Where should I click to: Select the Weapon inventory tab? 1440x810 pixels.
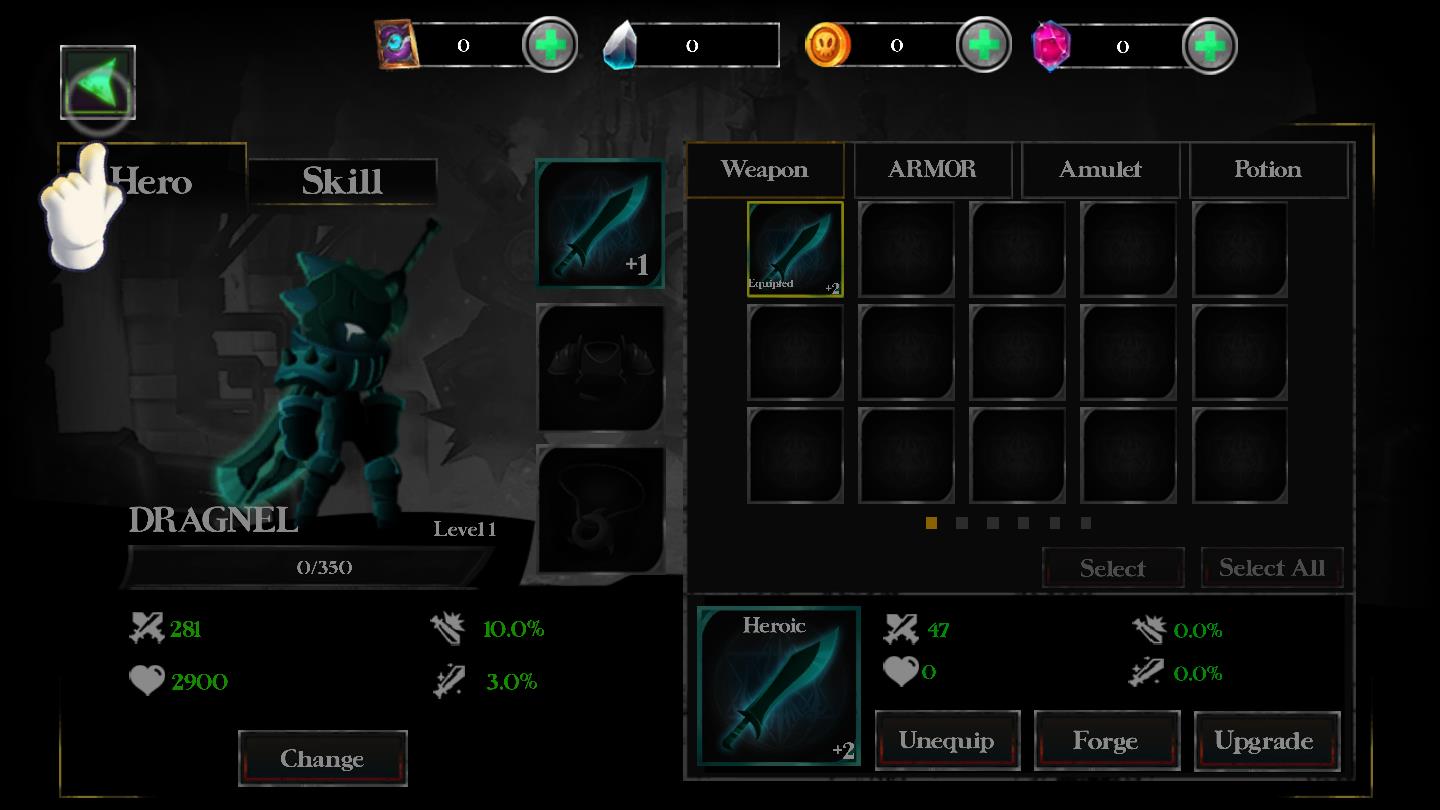pyautogui.click(x=765, y=169)
